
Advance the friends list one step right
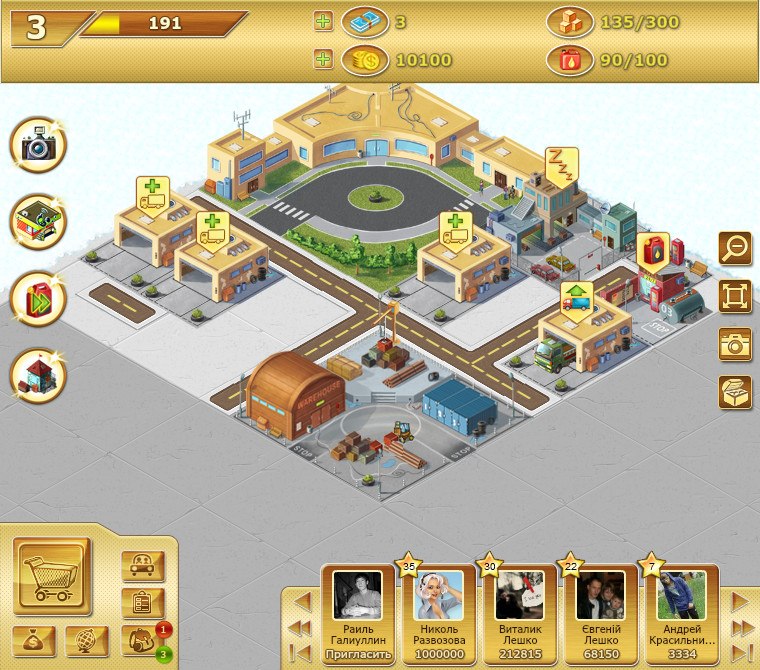click(740, 602)
